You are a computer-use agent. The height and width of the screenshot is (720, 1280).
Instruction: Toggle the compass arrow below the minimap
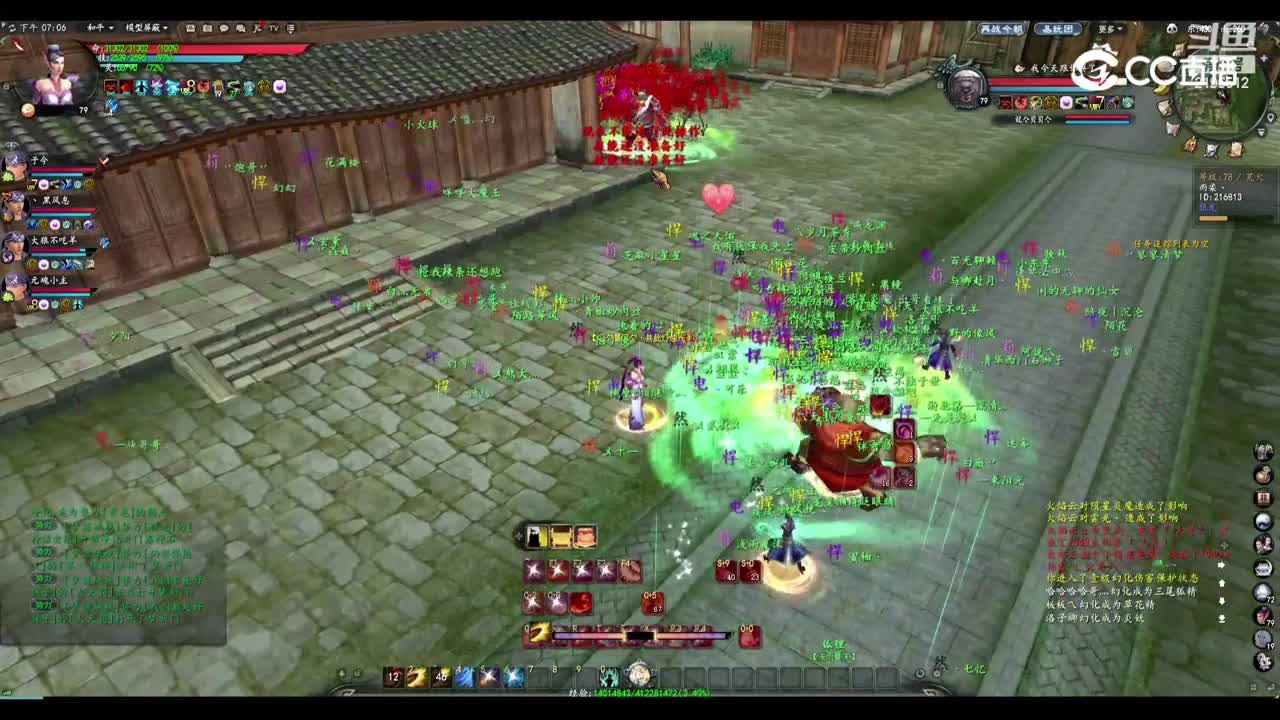[x=1260, y=131]
